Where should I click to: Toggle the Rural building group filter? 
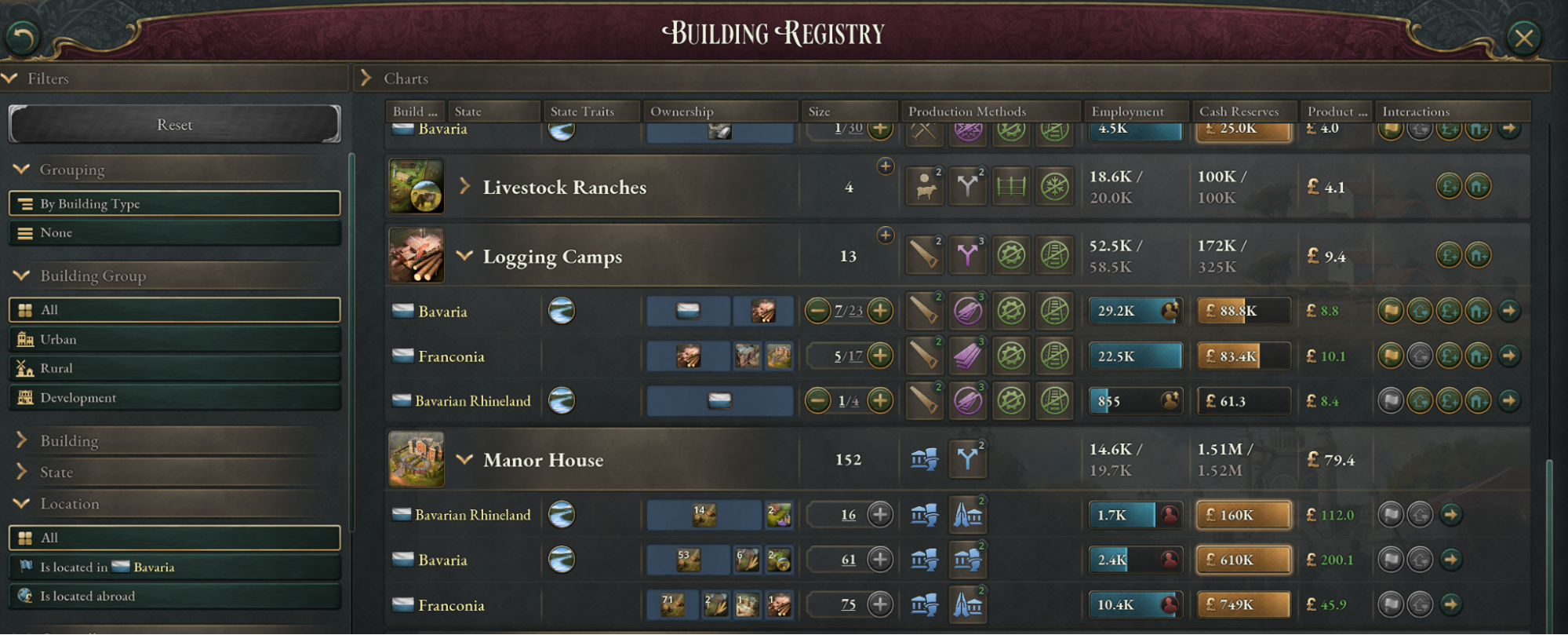(x=174, y=368)
